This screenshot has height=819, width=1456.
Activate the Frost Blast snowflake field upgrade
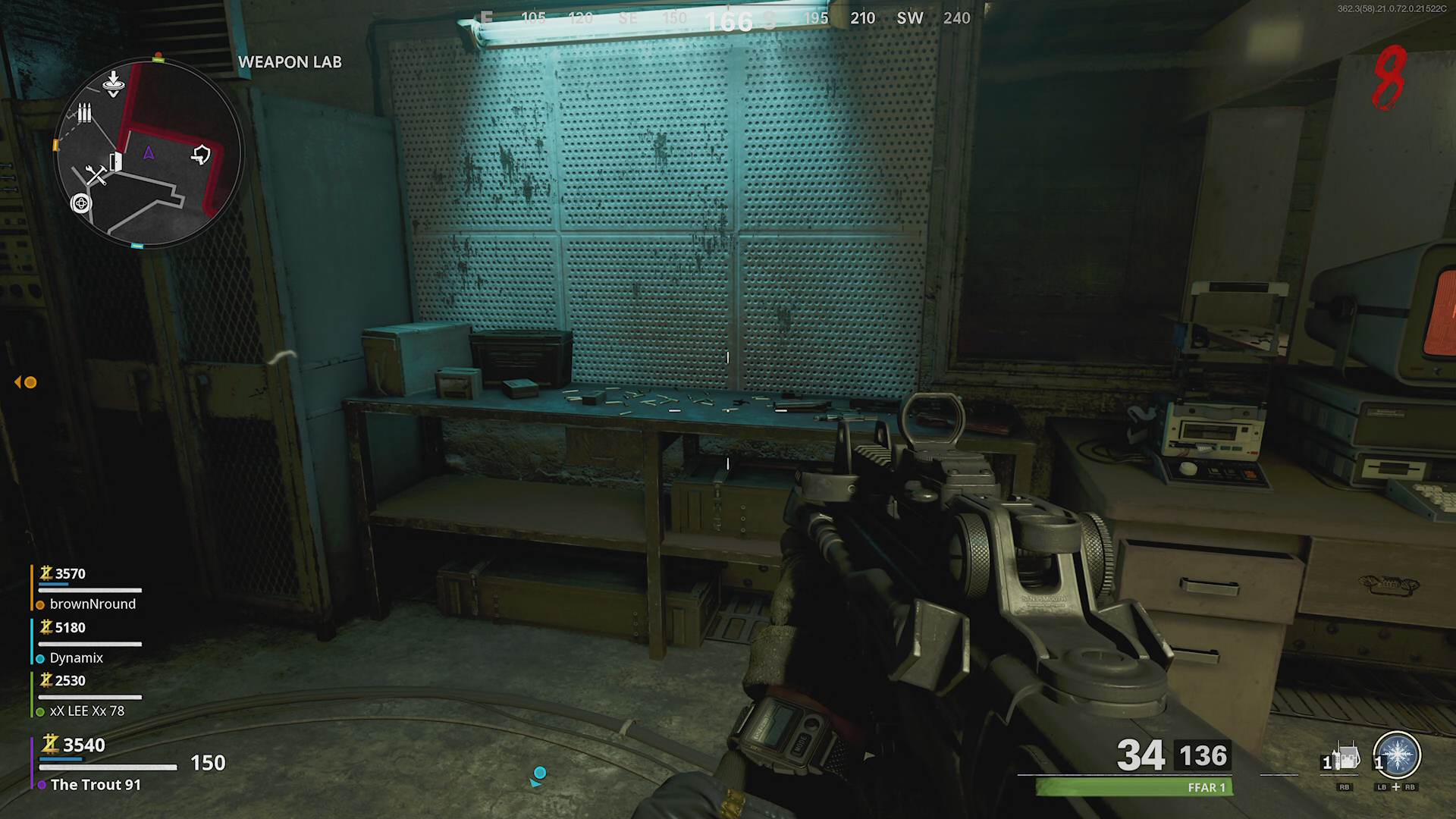coord(1397,755)
